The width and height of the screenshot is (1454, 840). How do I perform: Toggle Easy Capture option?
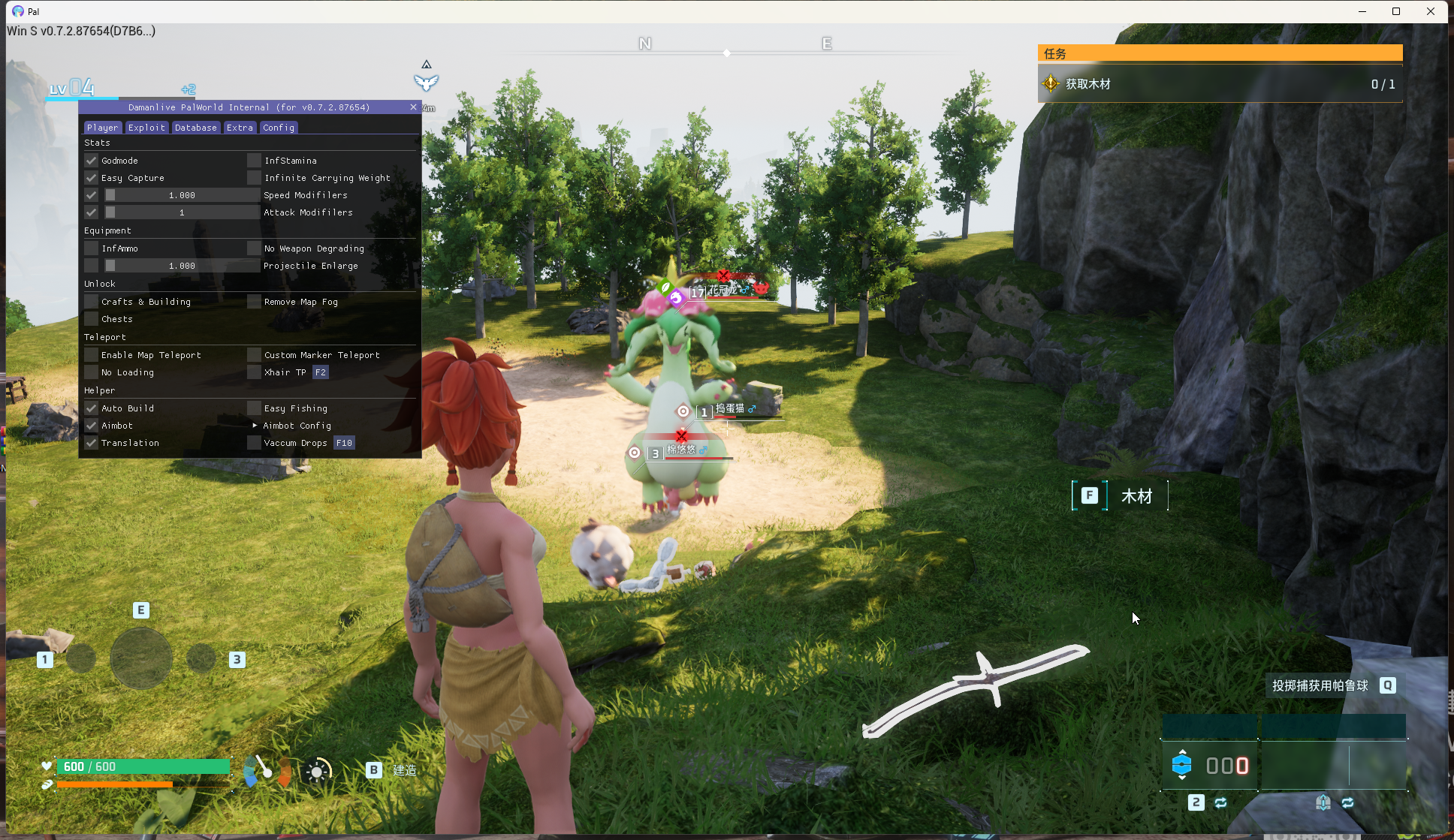pyautogui.click(x=92, y=178)
